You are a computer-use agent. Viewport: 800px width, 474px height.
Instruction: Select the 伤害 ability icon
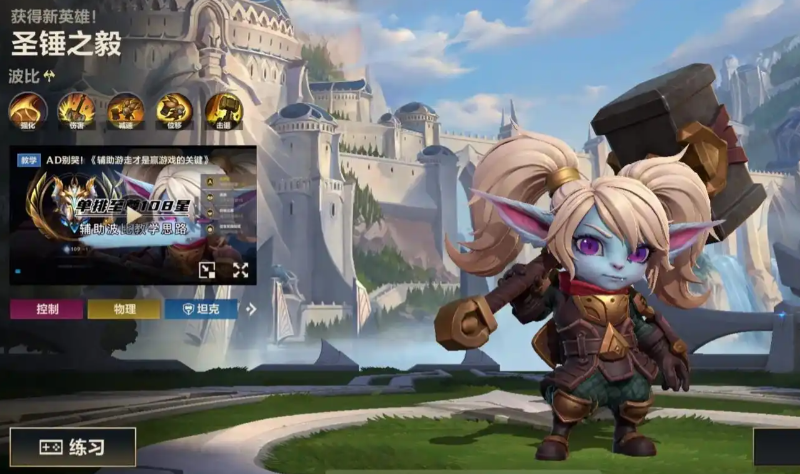coord(76,110)
